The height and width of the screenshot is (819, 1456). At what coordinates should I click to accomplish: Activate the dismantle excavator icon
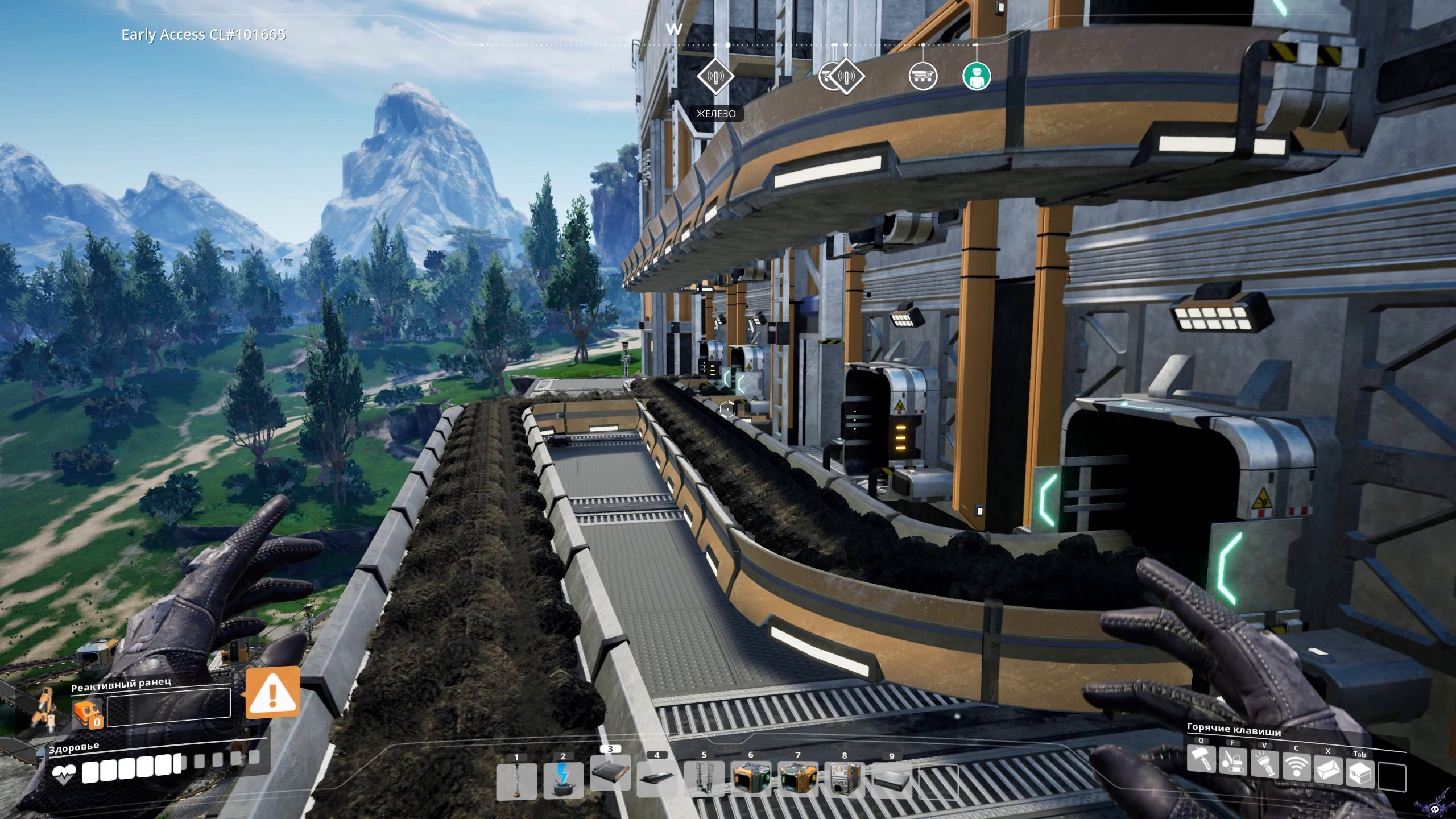1232,774
